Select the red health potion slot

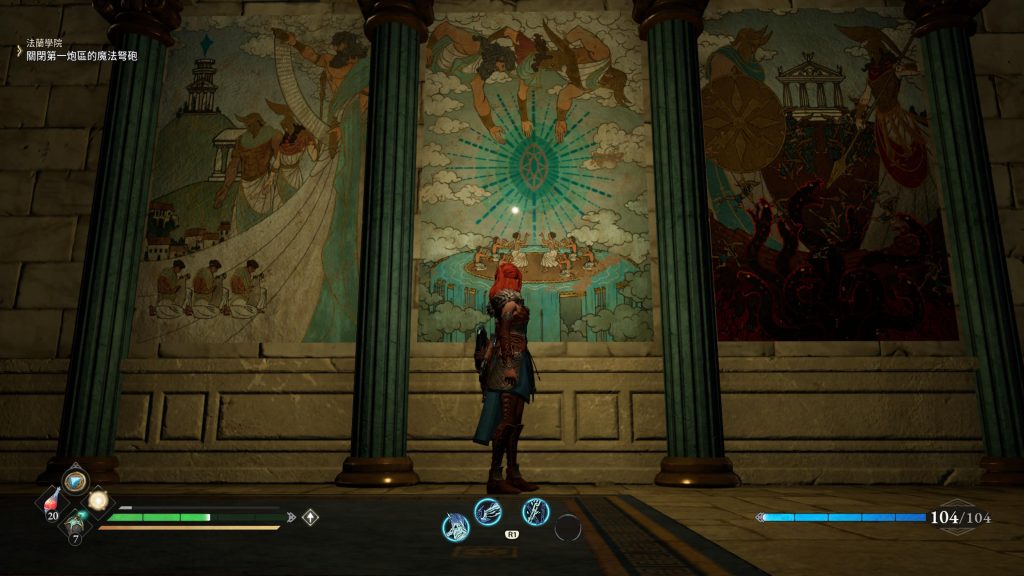53,503
